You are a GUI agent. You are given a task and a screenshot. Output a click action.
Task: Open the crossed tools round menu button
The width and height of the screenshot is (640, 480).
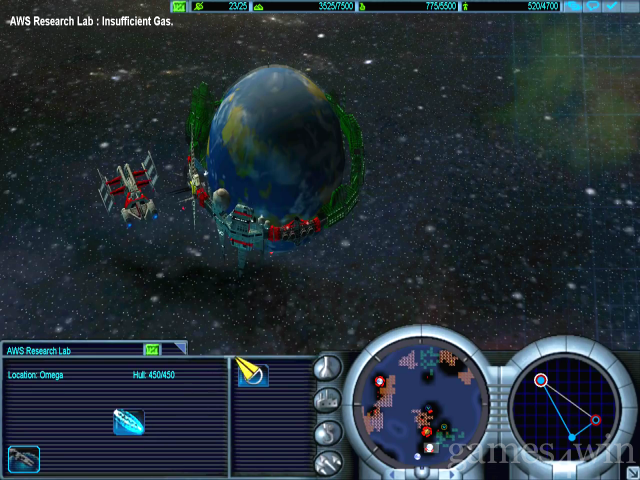[x=328, y=464]
